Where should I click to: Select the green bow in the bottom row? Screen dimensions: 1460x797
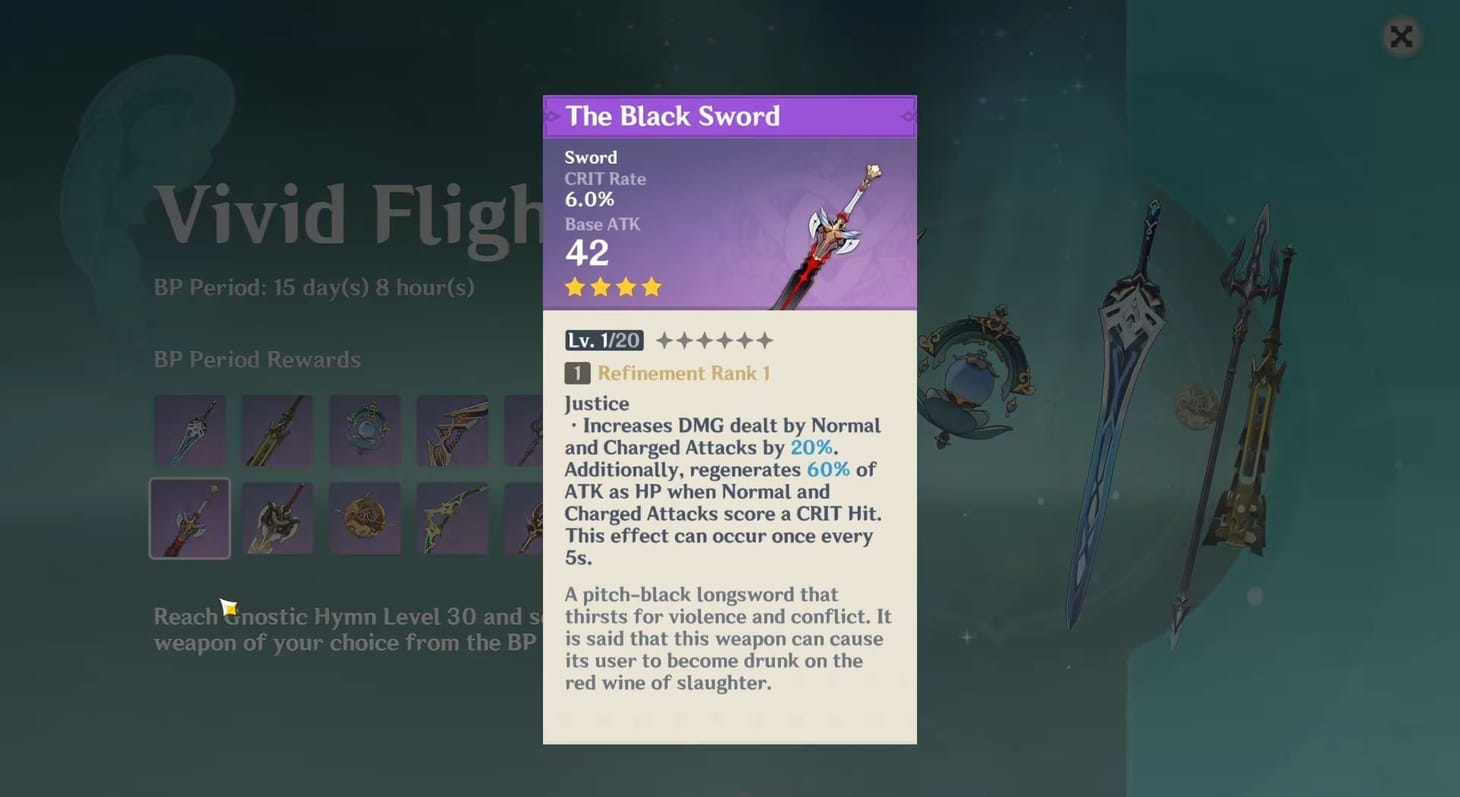click(x=452, y=517)
